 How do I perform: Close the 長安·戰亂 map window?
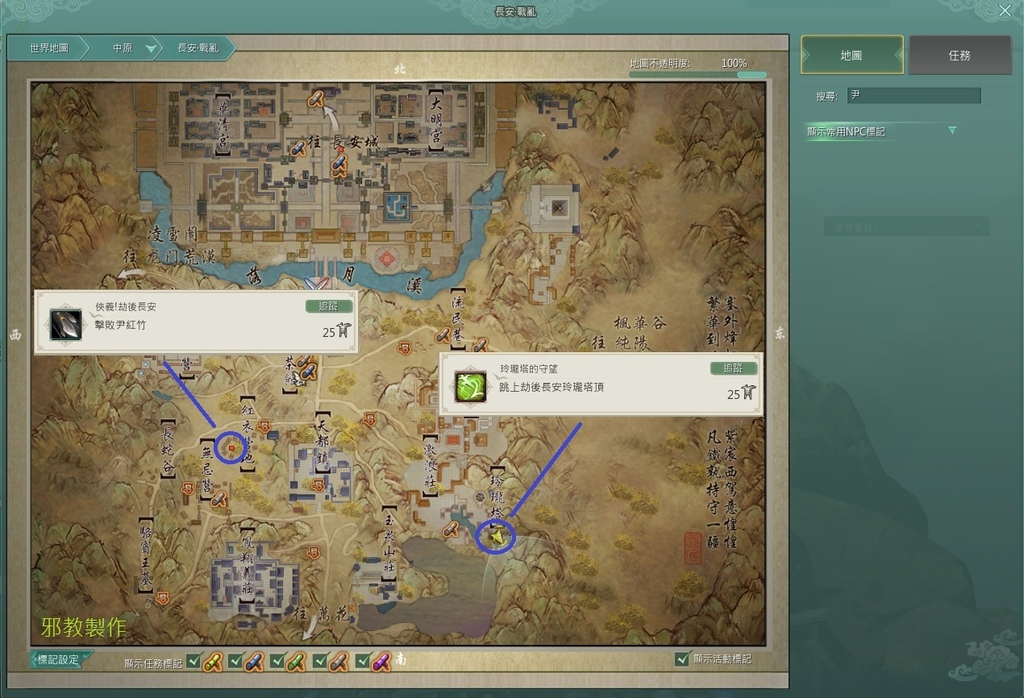(x=1005, y=11)
